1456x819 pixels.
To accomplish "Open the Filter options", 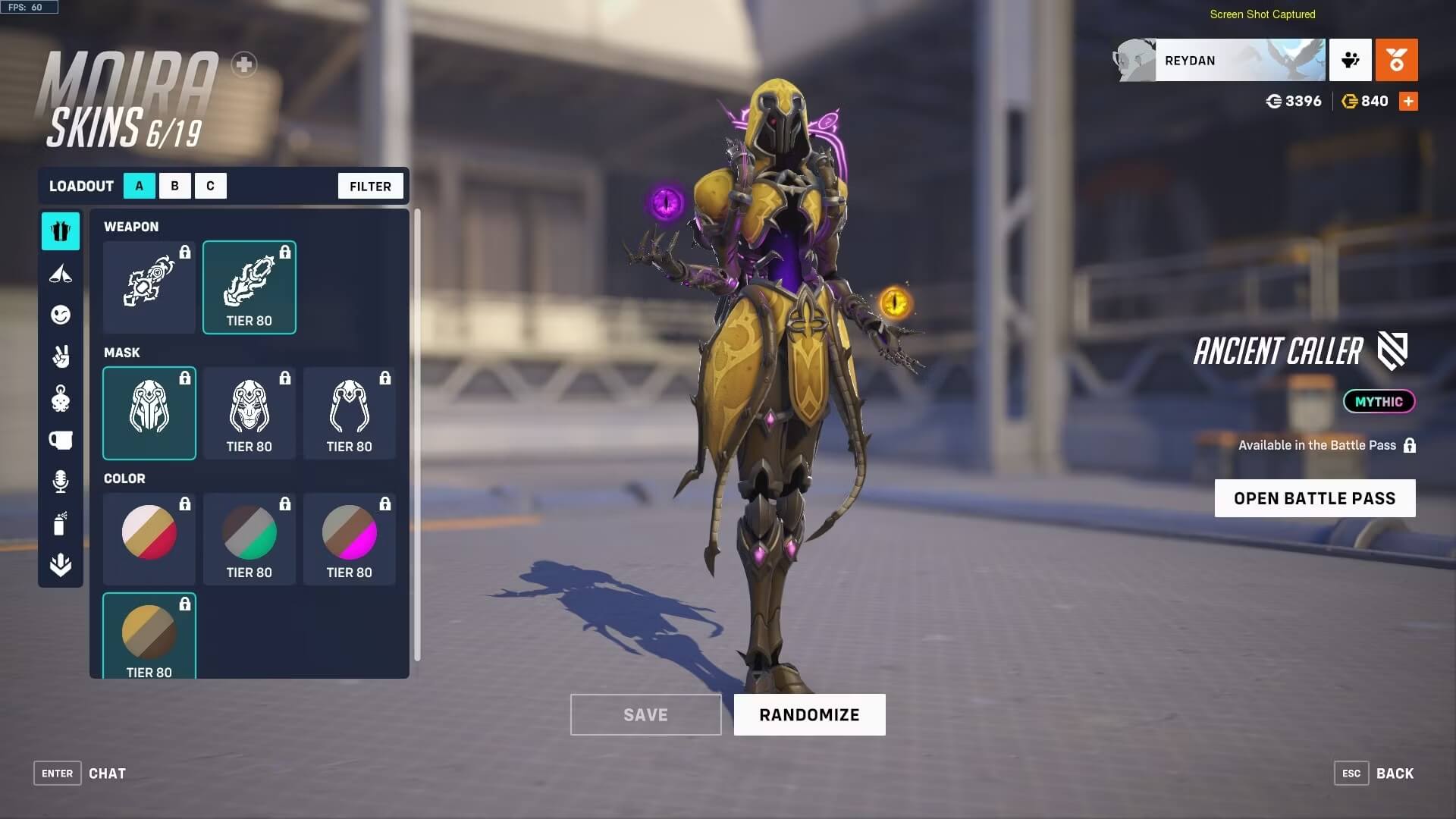I will [x=370, y=186].
